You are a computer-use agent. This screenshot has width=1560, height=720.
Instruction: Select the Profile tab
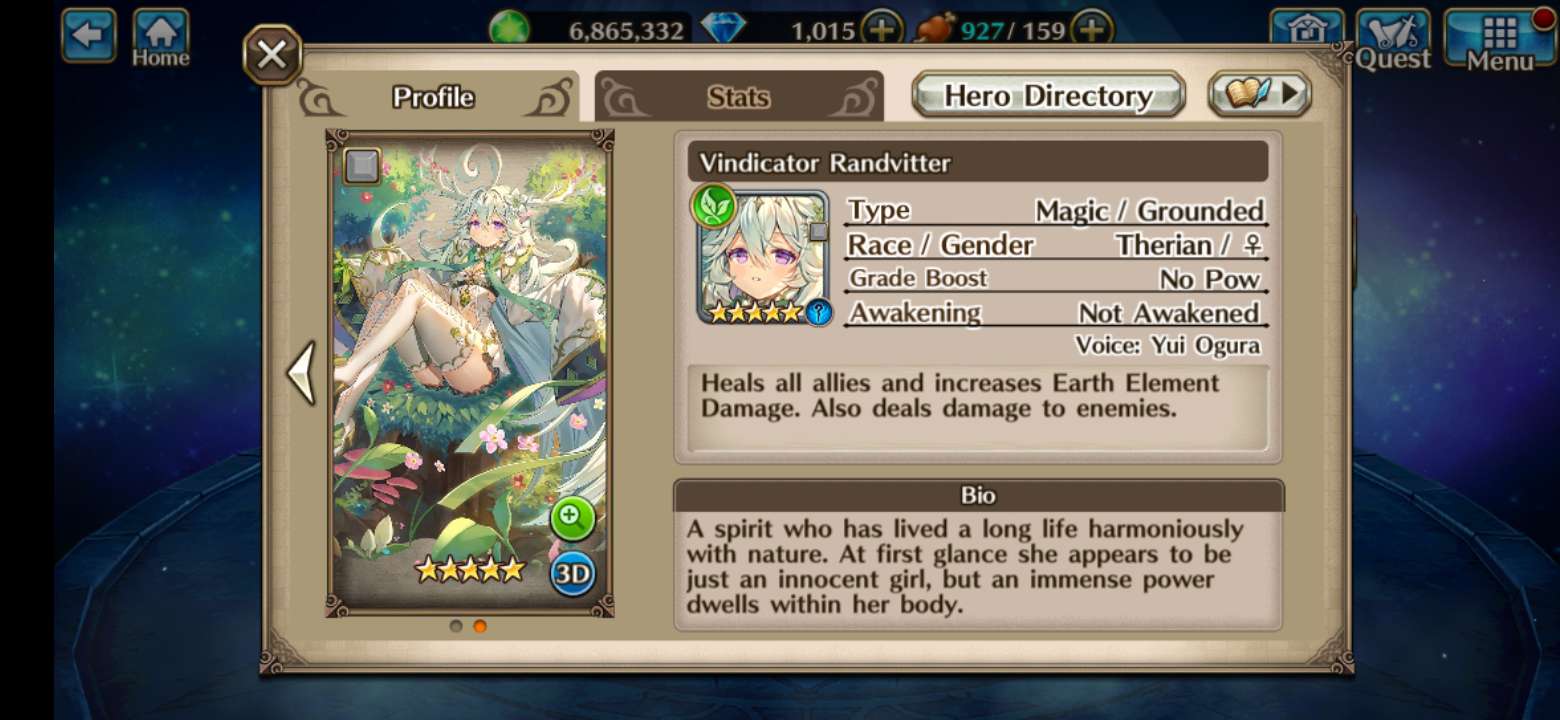(x=433, y=97)
